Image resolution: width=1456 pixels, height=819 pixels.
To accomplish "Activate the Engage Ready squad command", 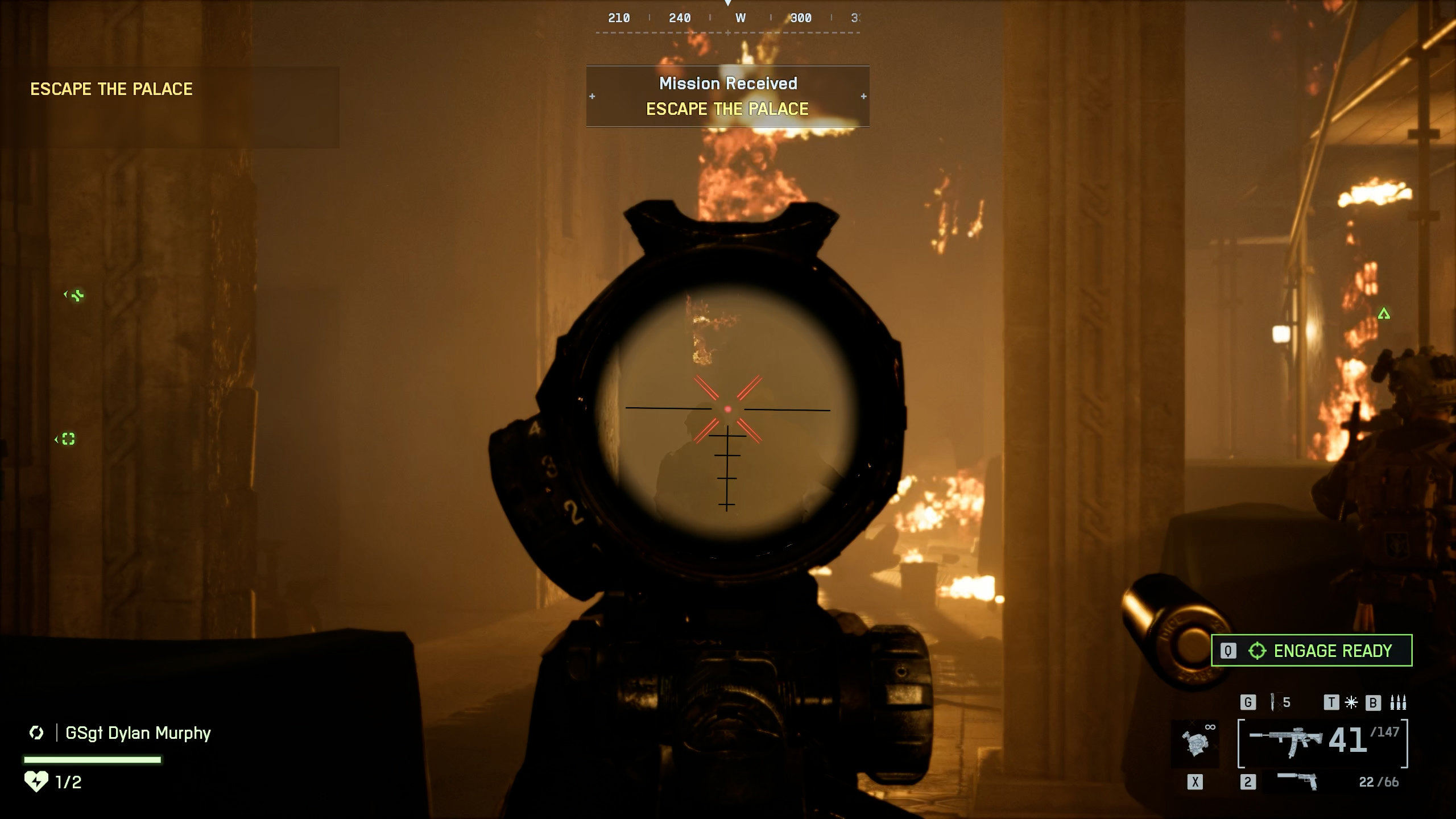I will [1311, 650].
